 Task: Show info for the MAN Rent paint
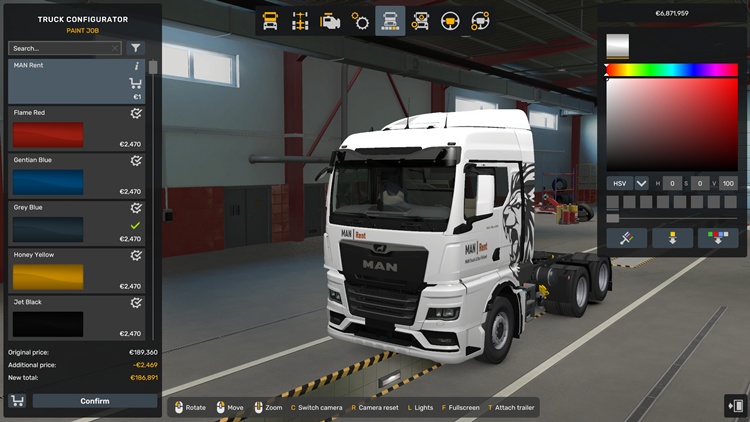coord(136,66)
